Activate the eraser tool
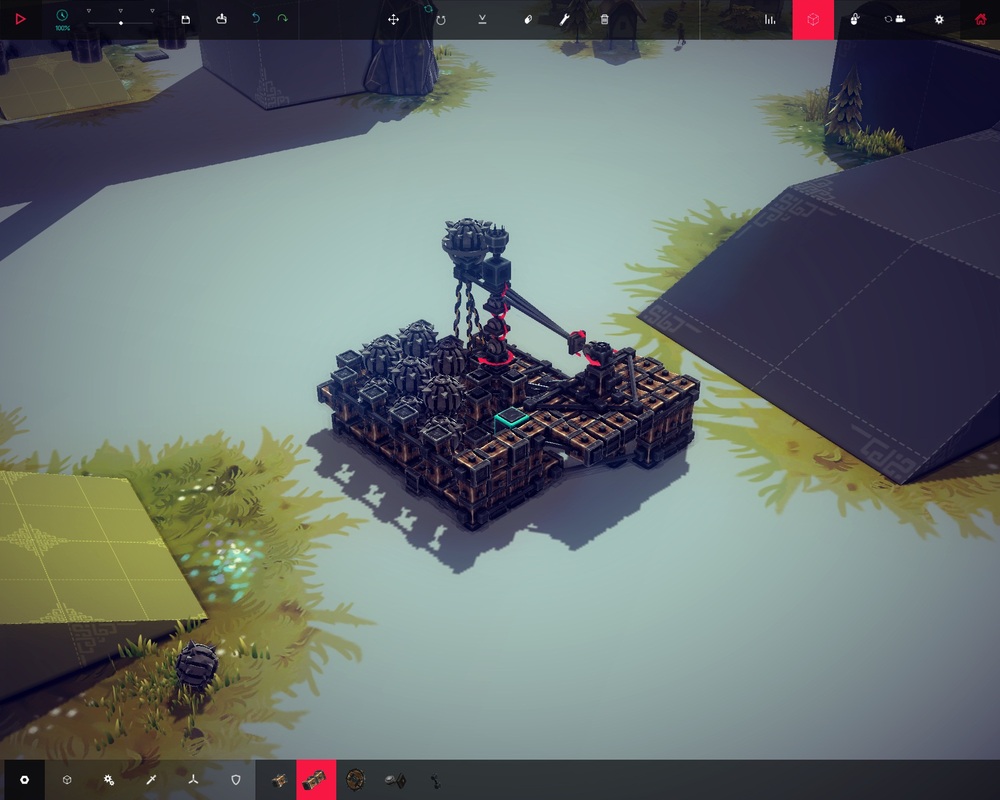Image resolution: width=1000 pixels, height=800 pixels. [x=528, y=19]
